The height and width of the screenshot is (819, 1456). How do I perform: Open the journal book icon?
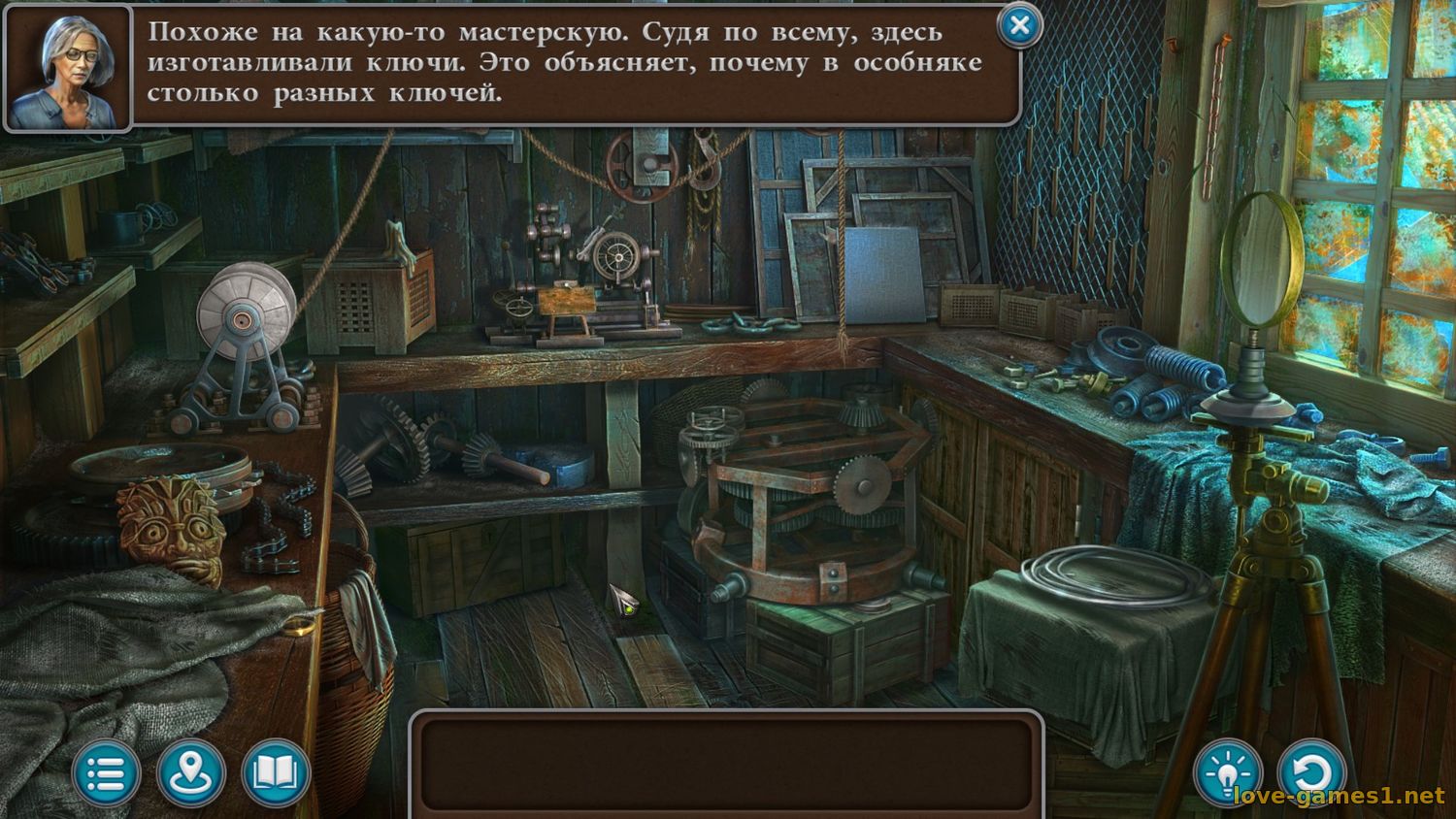276,773
